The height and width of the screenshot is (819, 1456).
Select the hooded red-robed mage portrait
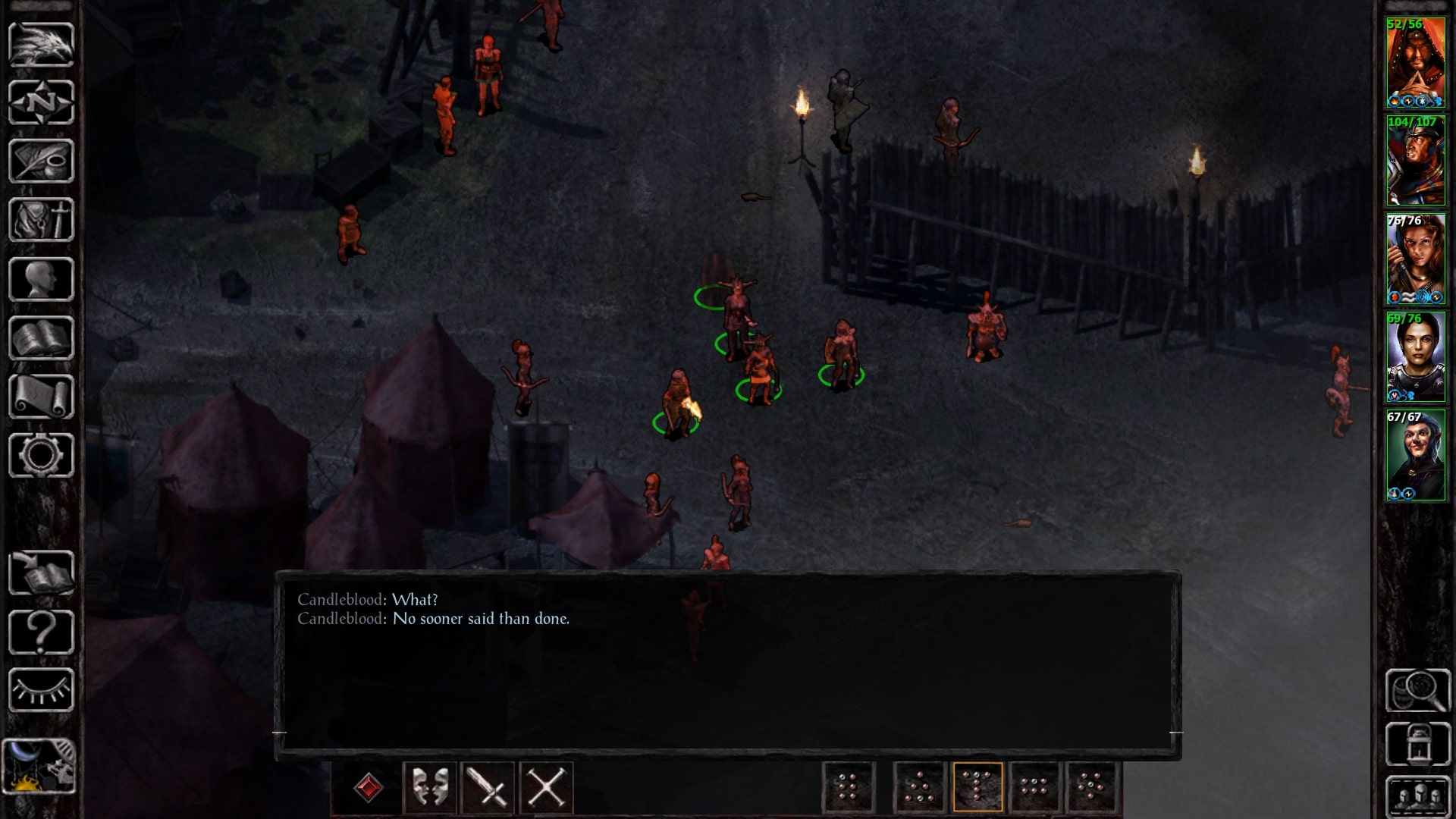click(x=1416, y=64)
